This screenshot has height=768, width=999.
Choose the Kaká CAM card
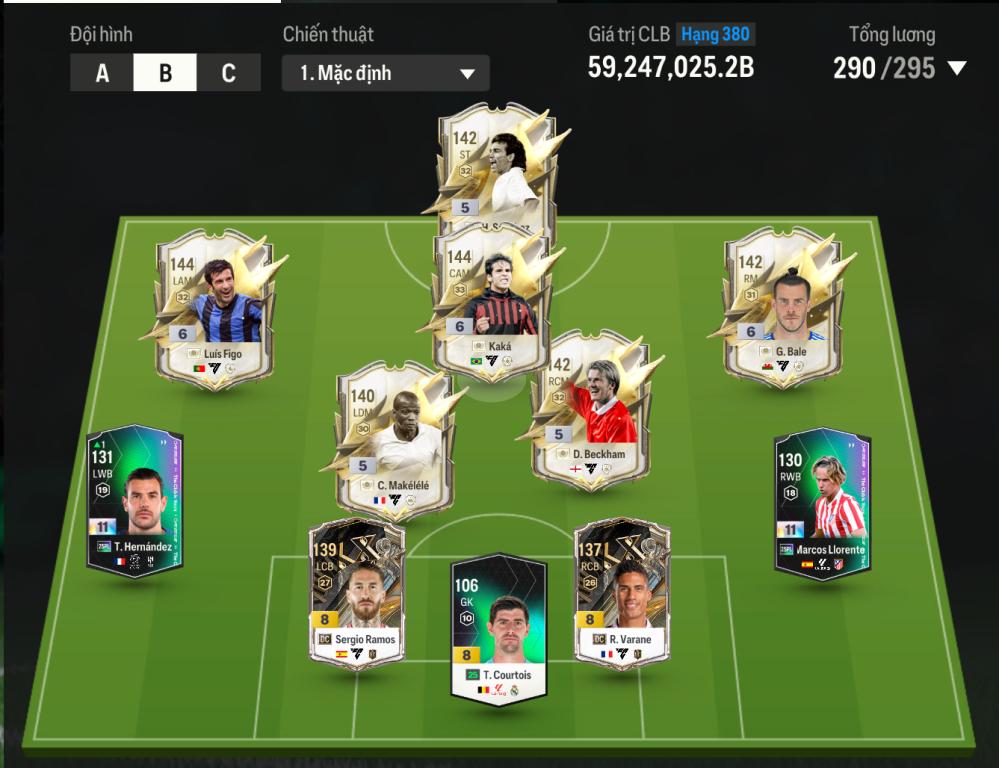pos(491,300)
